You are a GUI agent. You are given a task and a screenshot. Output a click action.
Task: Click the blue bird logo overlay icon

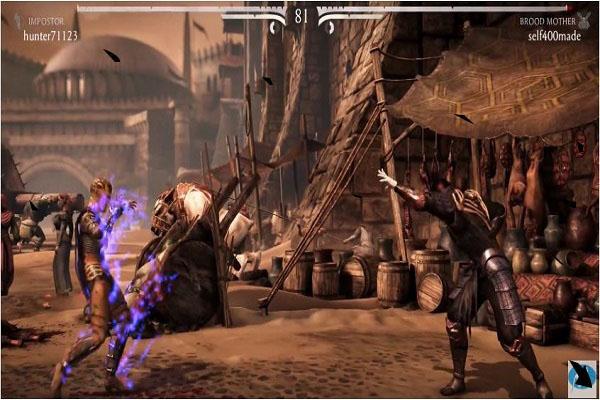pos(581,375)
